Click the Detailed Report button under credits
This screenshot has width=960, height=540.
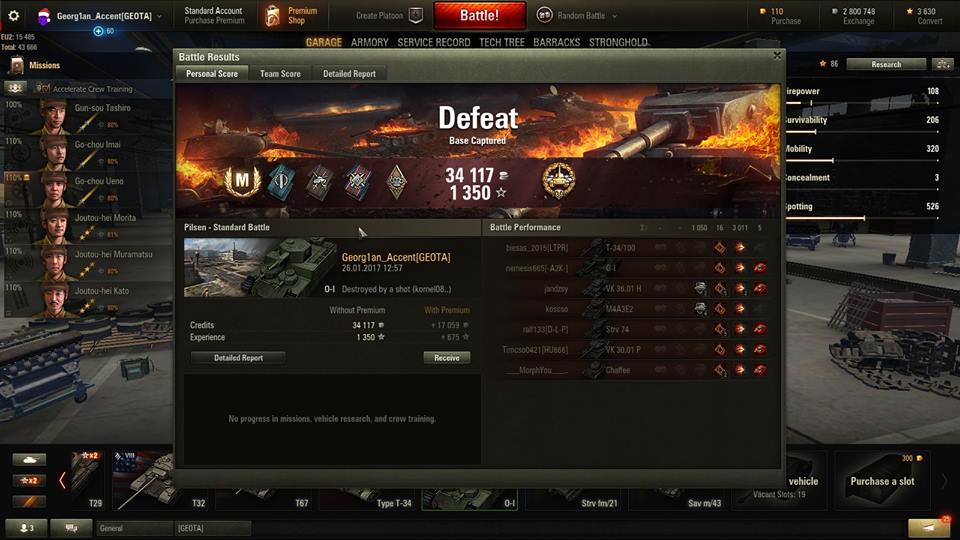pyautogui.click(x=238, y=357)
